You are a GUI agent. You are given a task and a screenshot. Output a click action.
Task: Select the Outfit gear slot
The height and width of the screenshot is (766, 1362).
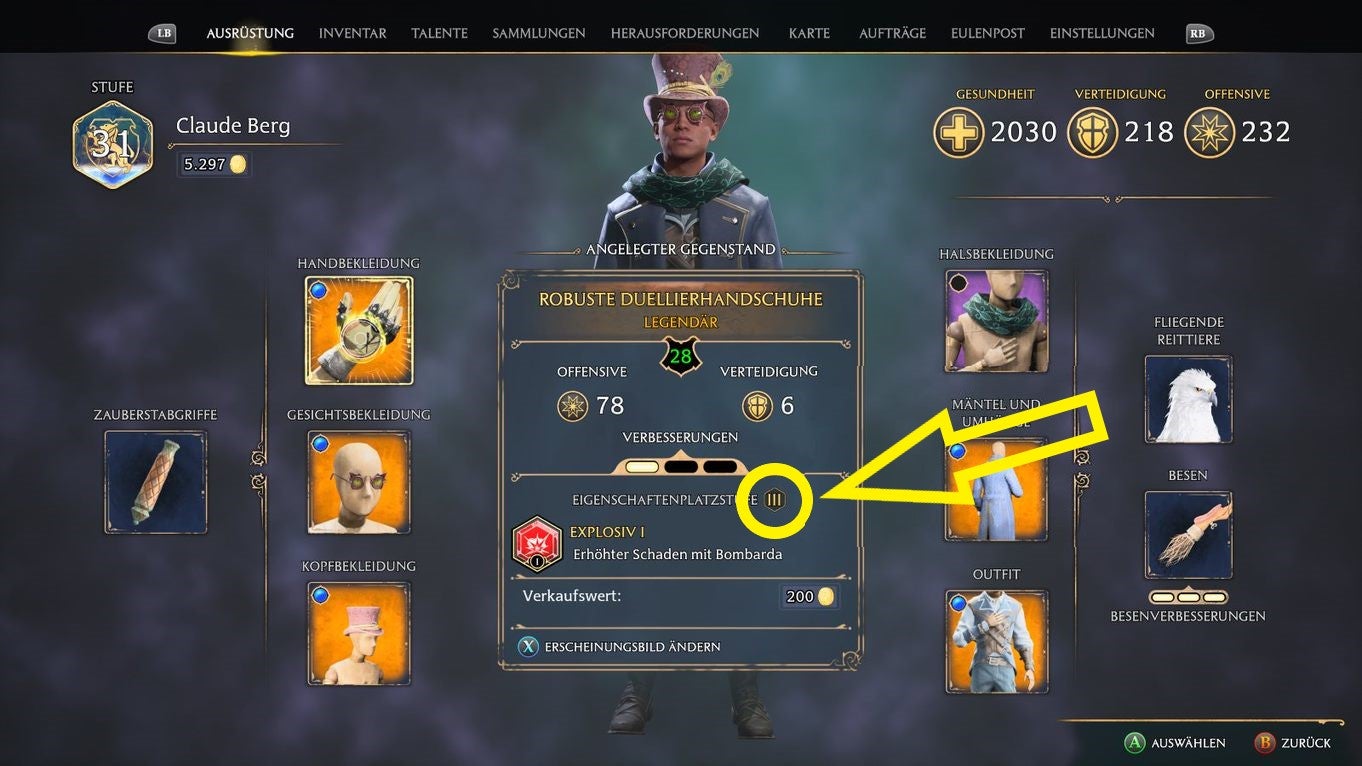coord(995,640)
